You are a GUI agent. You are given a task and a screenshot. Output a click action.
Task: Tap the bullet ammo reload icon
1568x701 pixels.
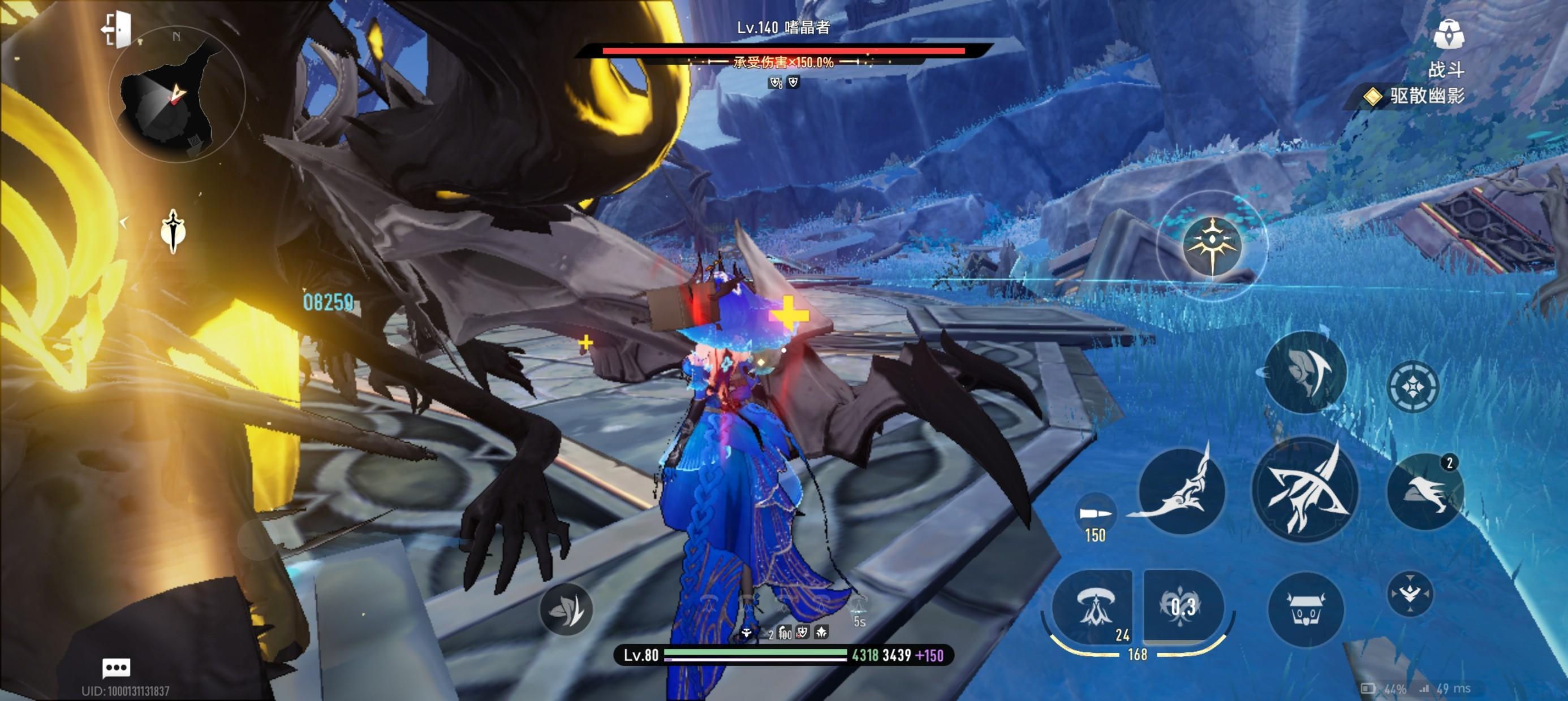pos(1095,513)
